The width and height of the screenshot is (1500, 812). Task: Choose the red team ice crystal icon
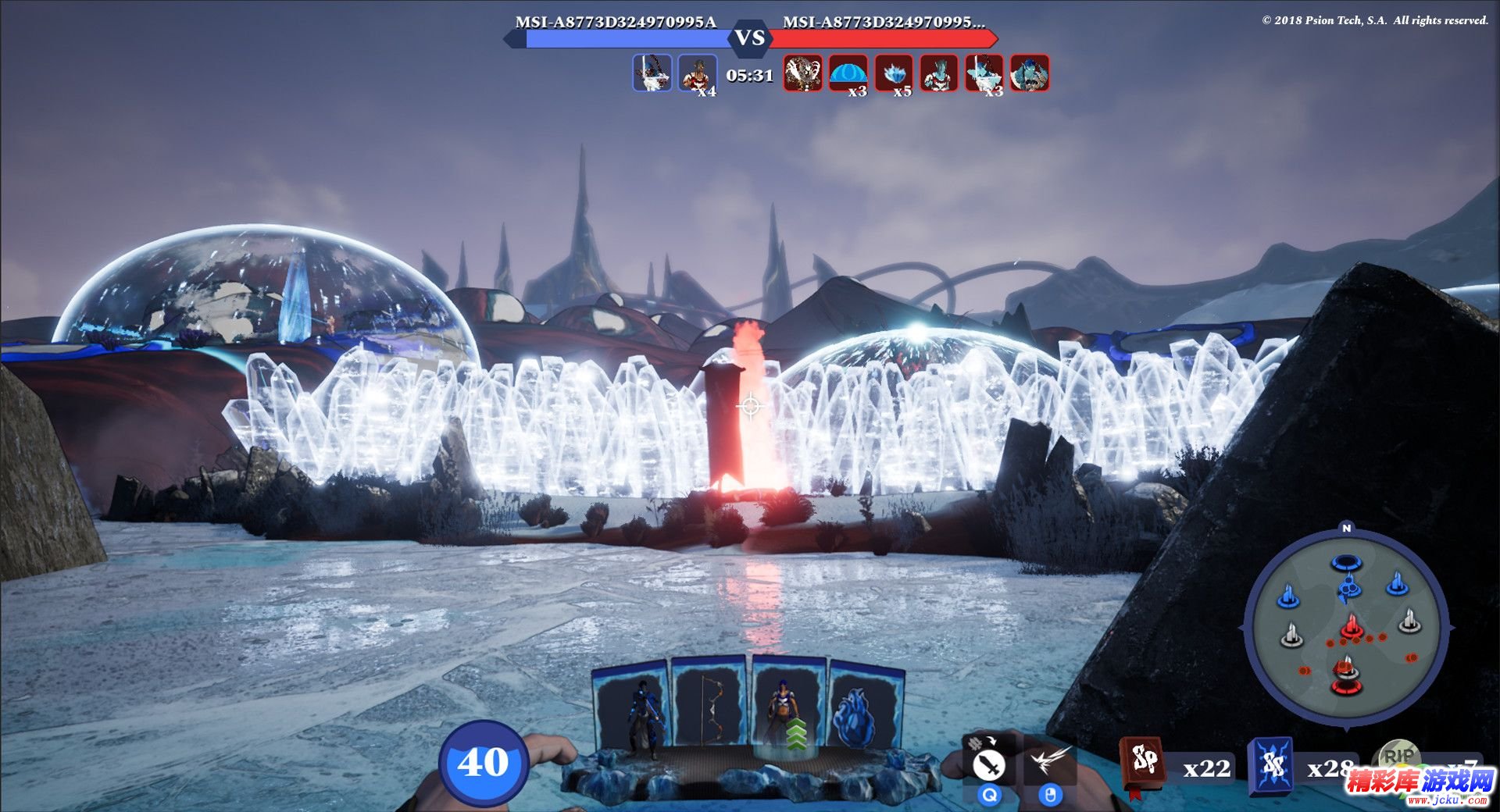pyautogui.click(x=894, y=74)
